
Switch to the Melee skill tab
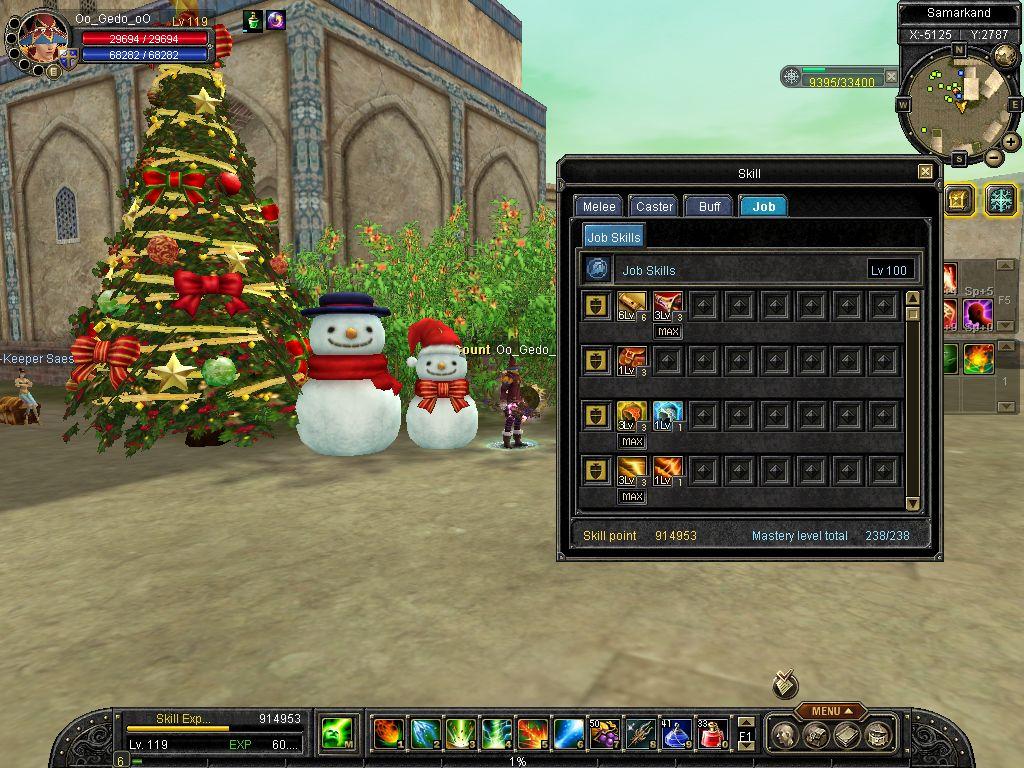point(599,206)
